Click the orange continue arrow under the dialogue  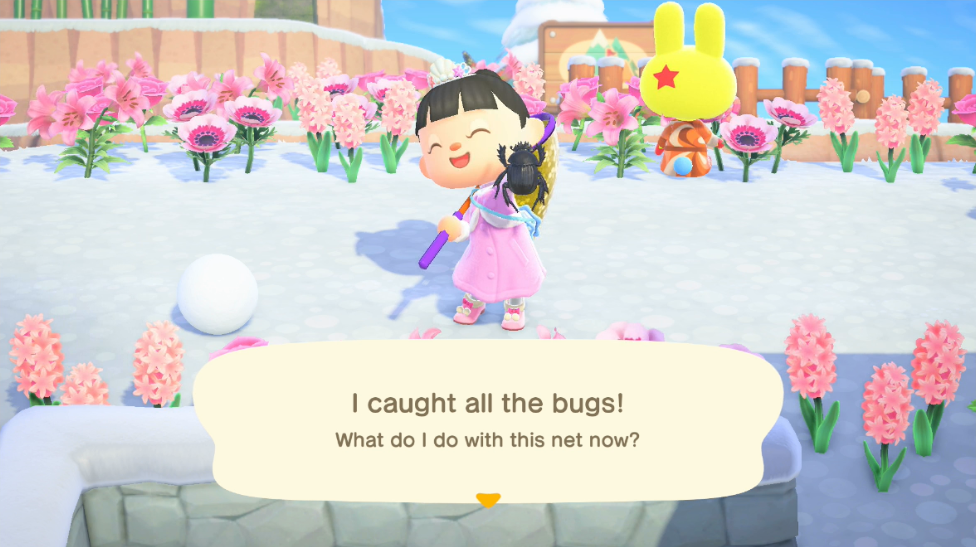(x=487, y=499)
